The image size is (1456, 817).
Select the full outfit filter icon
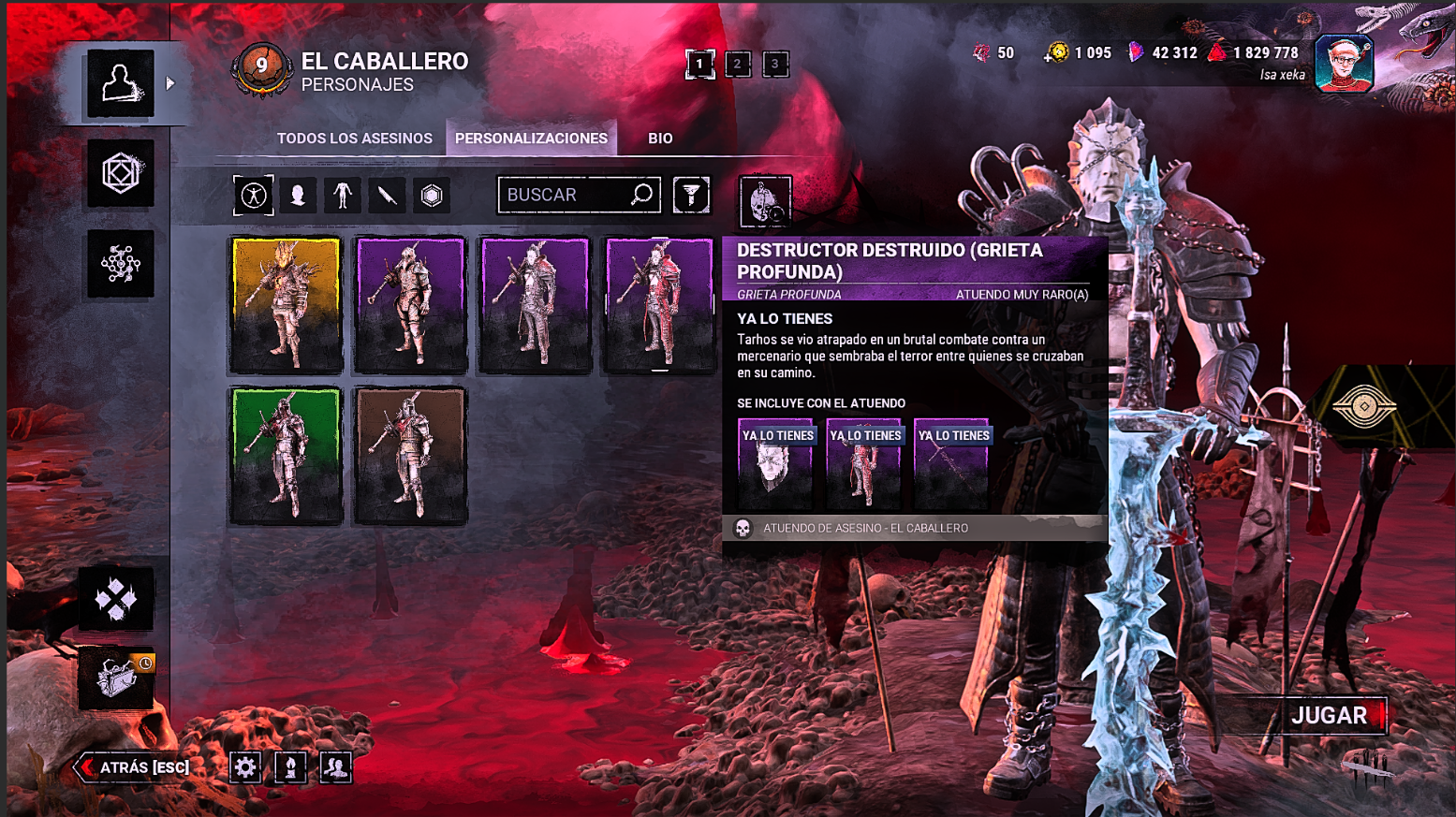(253, 195)
